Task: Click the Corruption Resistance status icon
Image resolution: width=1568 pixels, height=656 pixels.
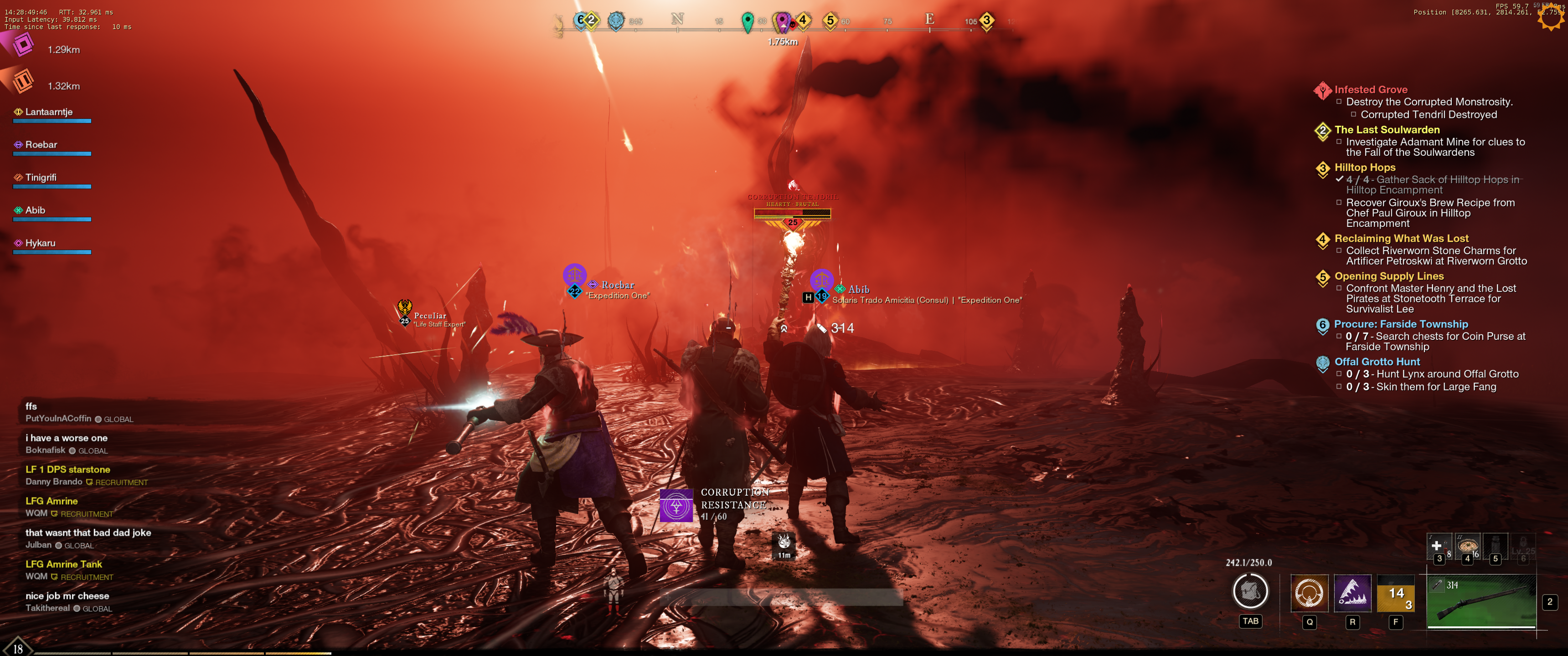Action: click(x=676, y=506)
